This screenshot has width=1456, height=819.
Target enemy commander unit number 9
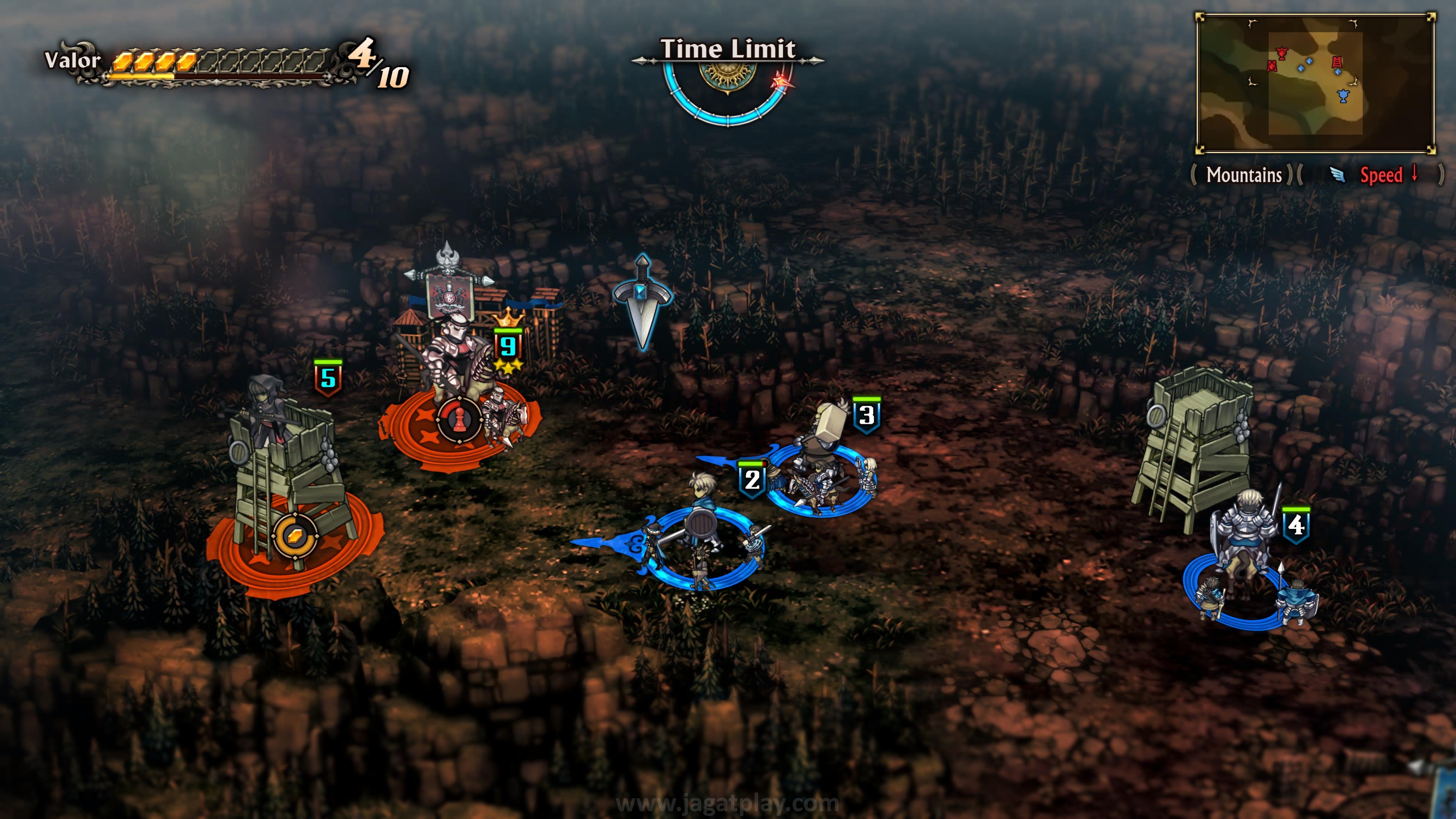tap(452, 362)
